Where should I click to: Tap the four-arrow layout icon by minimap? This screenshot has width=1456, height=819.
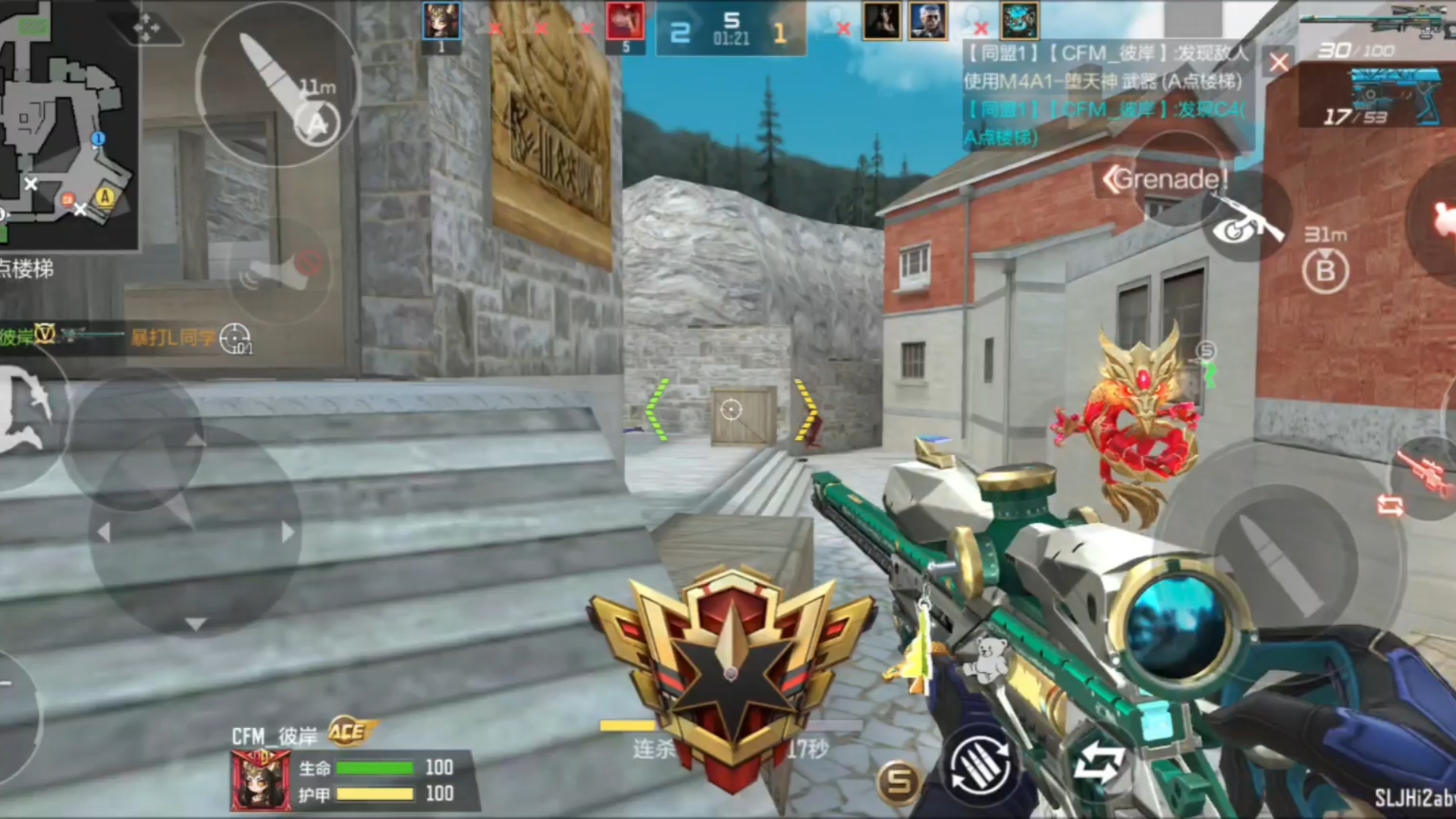pos(146,29)
